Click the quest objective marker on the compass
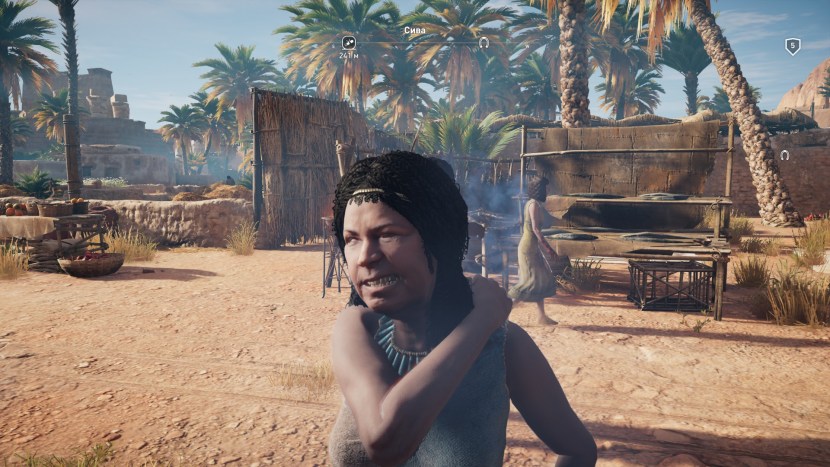This screenshot has width=830, height=467. coord(348,43)
